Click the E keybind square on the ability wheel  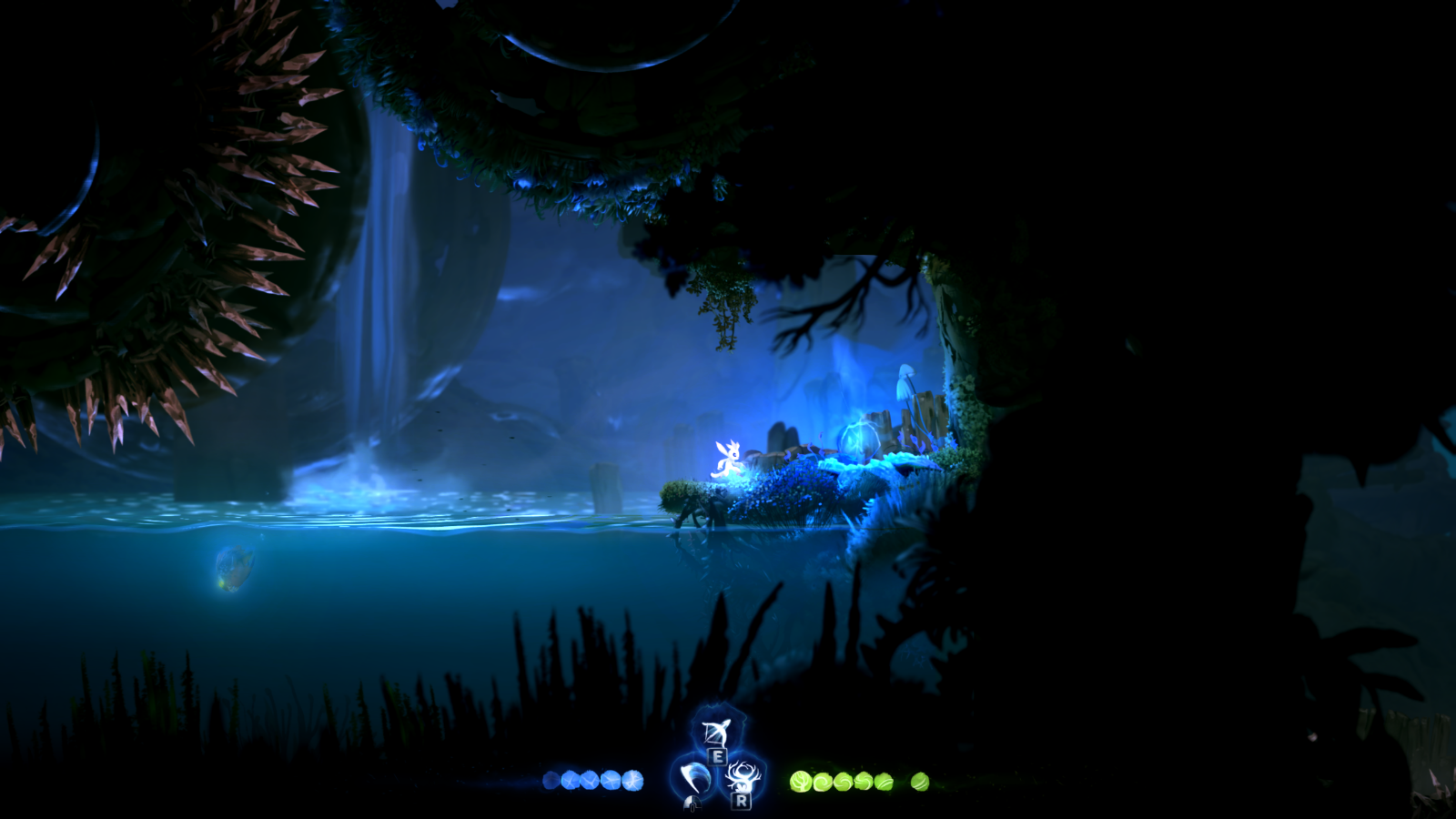coord(718,758)
